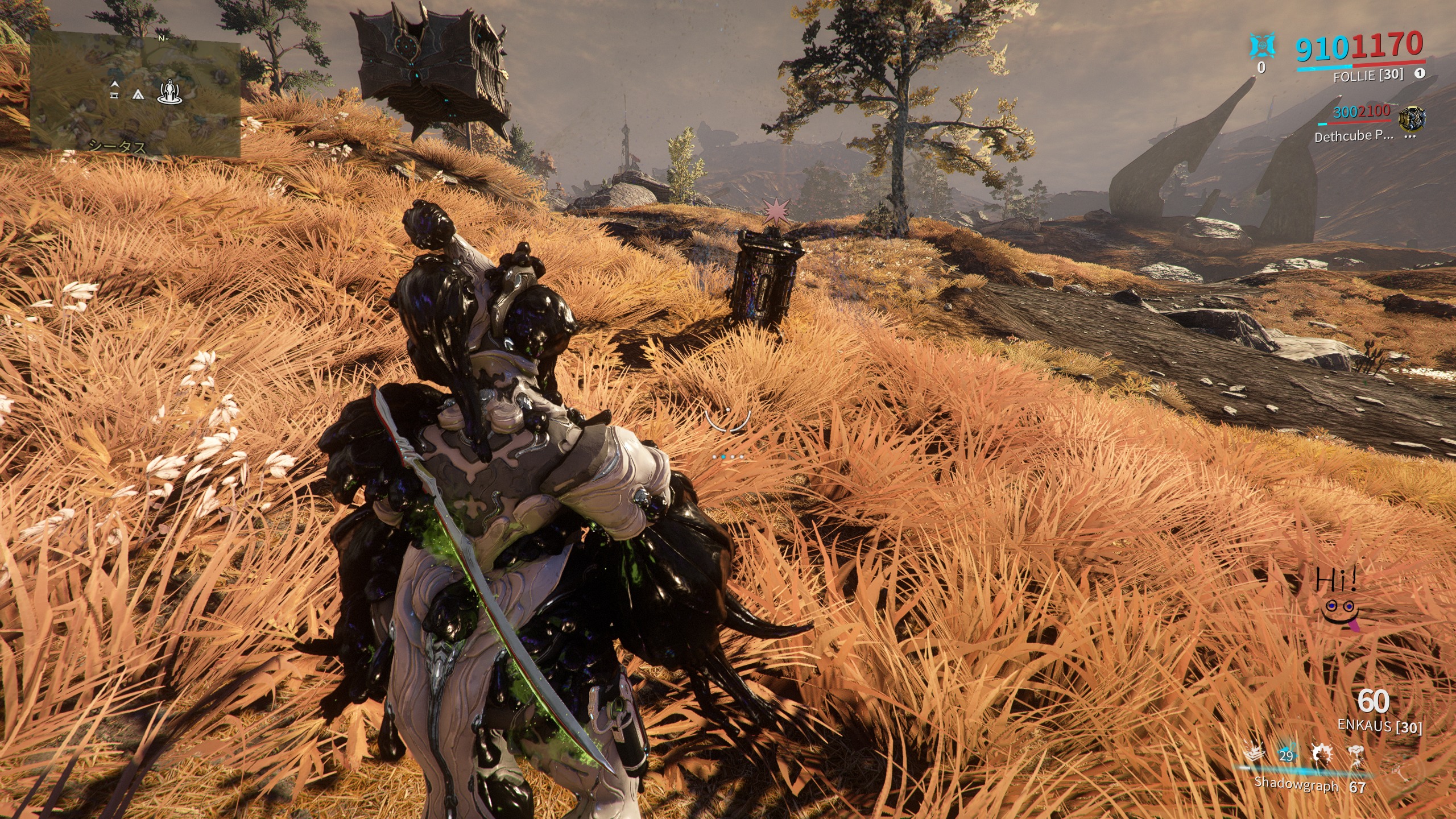The image size is (1456, 819).
Task: Click the tent-shaped triangle marker on minimap
Action: click(138, 94)
